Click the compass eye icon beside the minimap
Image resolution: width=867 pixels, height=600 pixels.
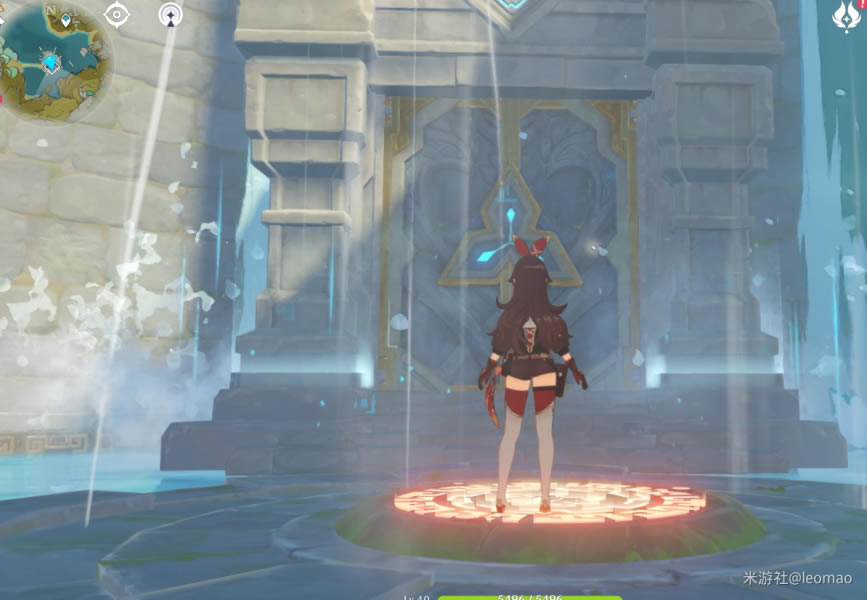coord(118,15)
